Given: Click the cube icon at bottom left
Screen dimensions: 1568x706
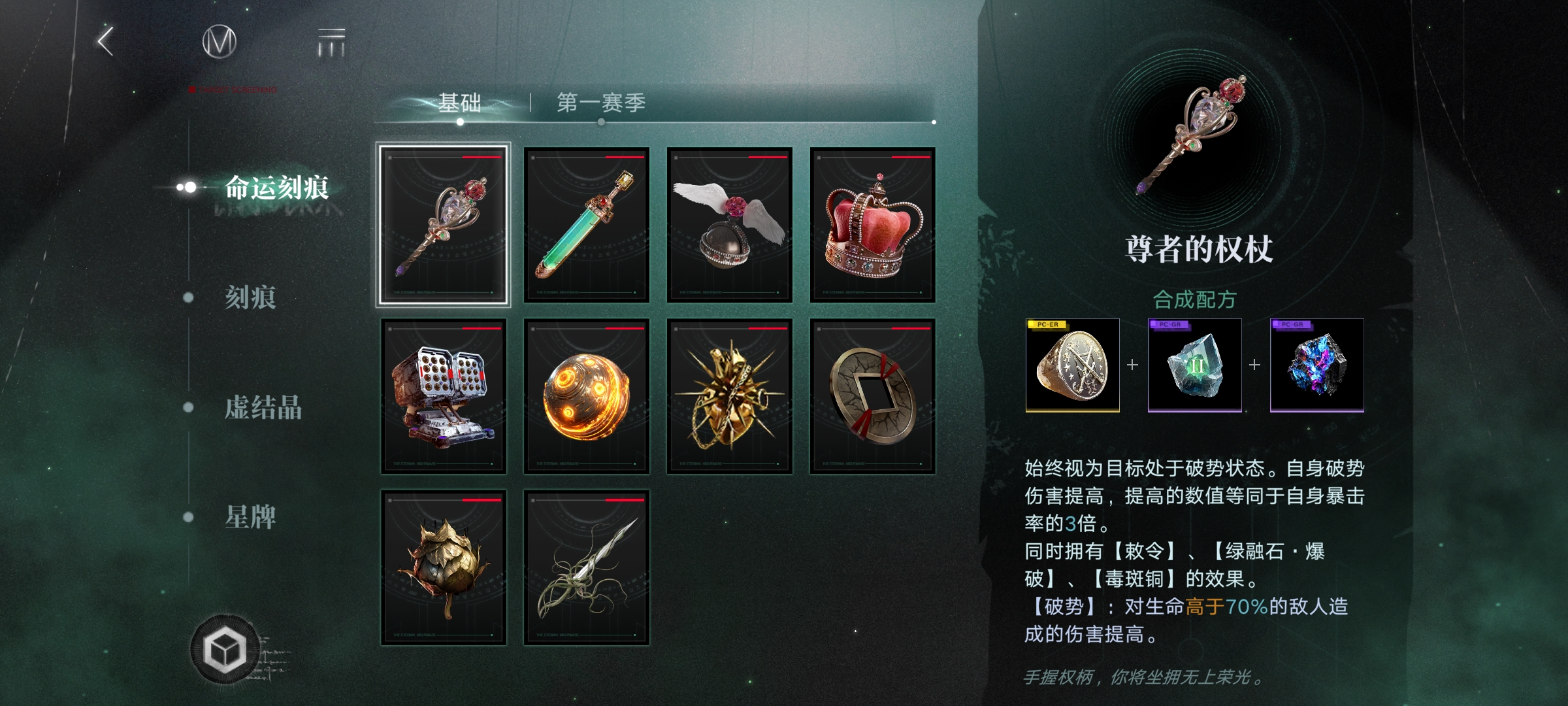Looking at the screenshot, I should (225, 650).
